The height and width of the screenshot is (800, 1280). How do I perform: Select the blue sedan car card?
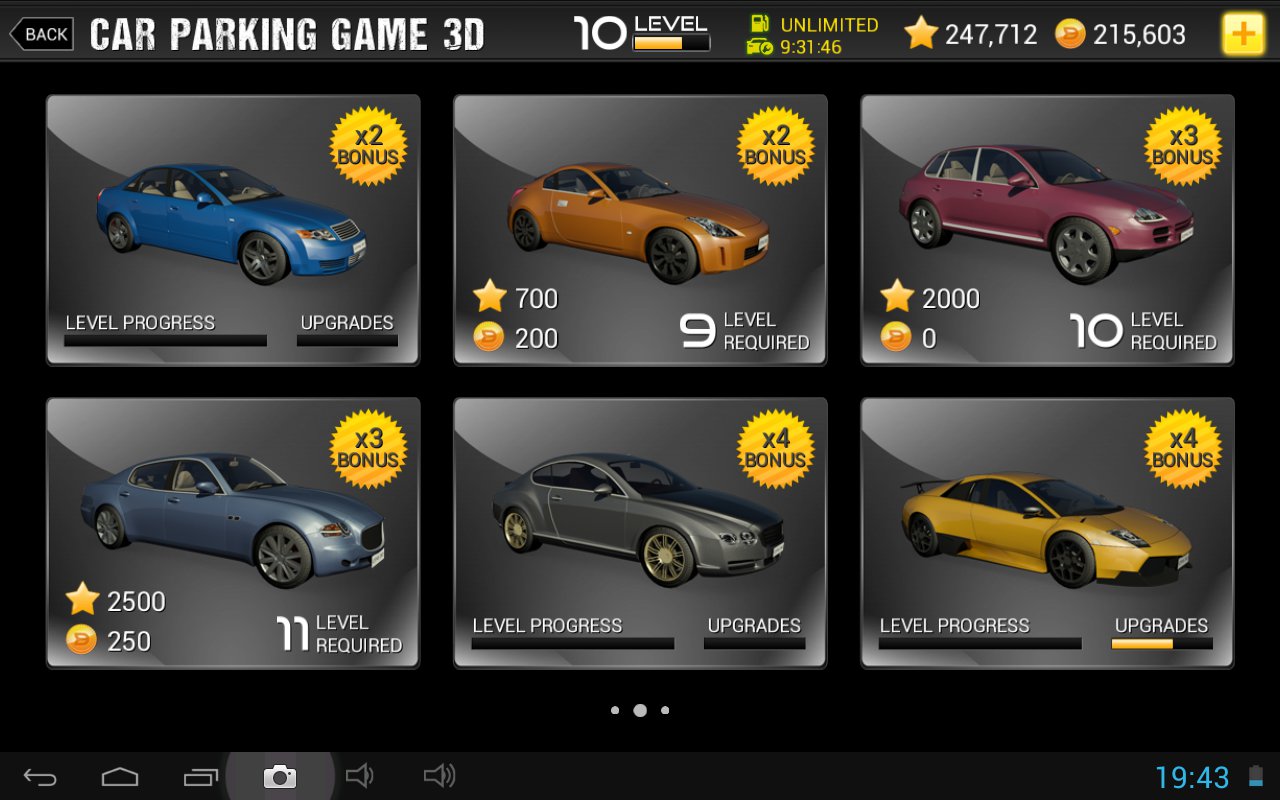(x=233, y=230)
